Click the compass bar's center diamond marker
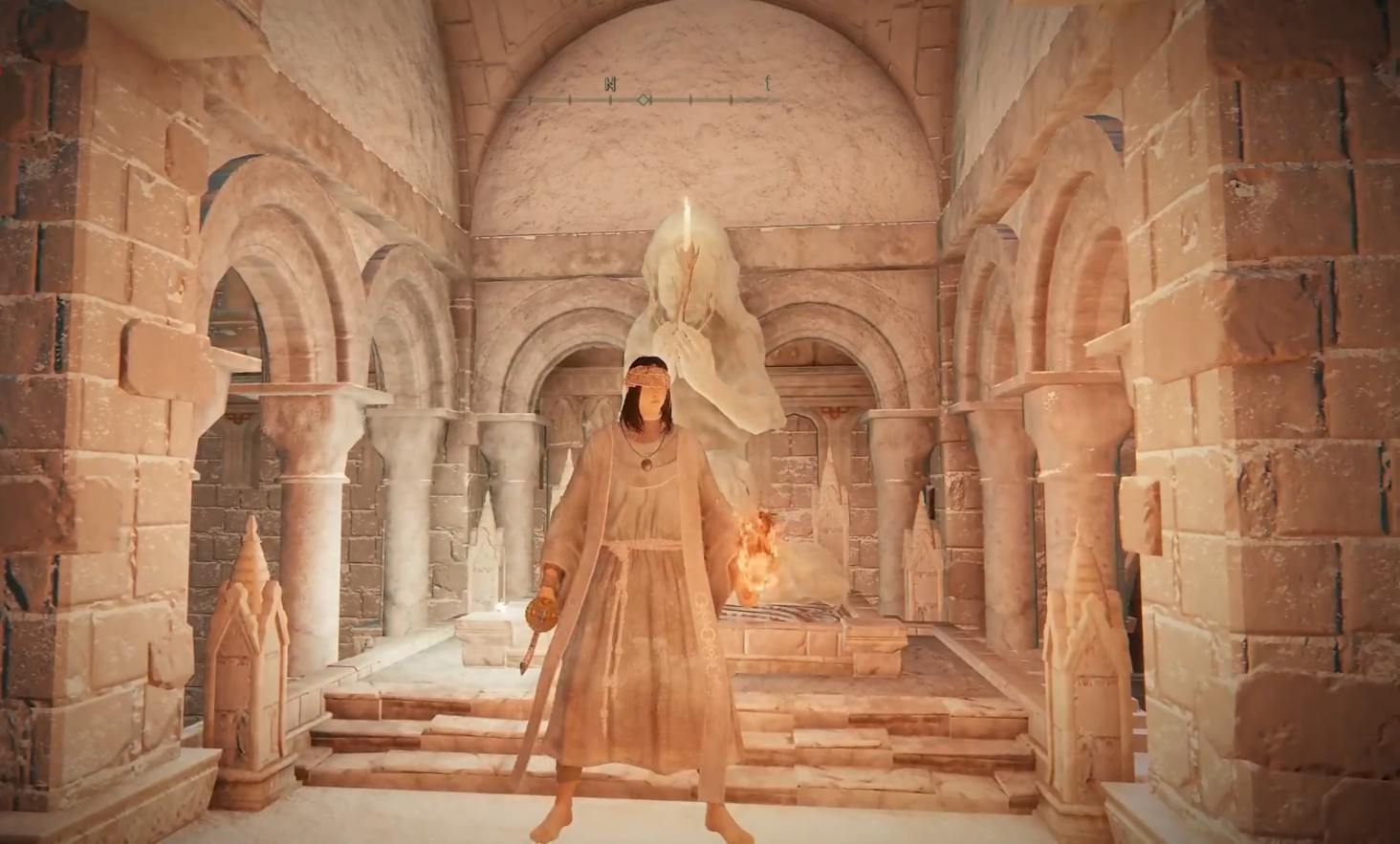The height and width of the screenshot is (844, 1400). coord(645,99)
